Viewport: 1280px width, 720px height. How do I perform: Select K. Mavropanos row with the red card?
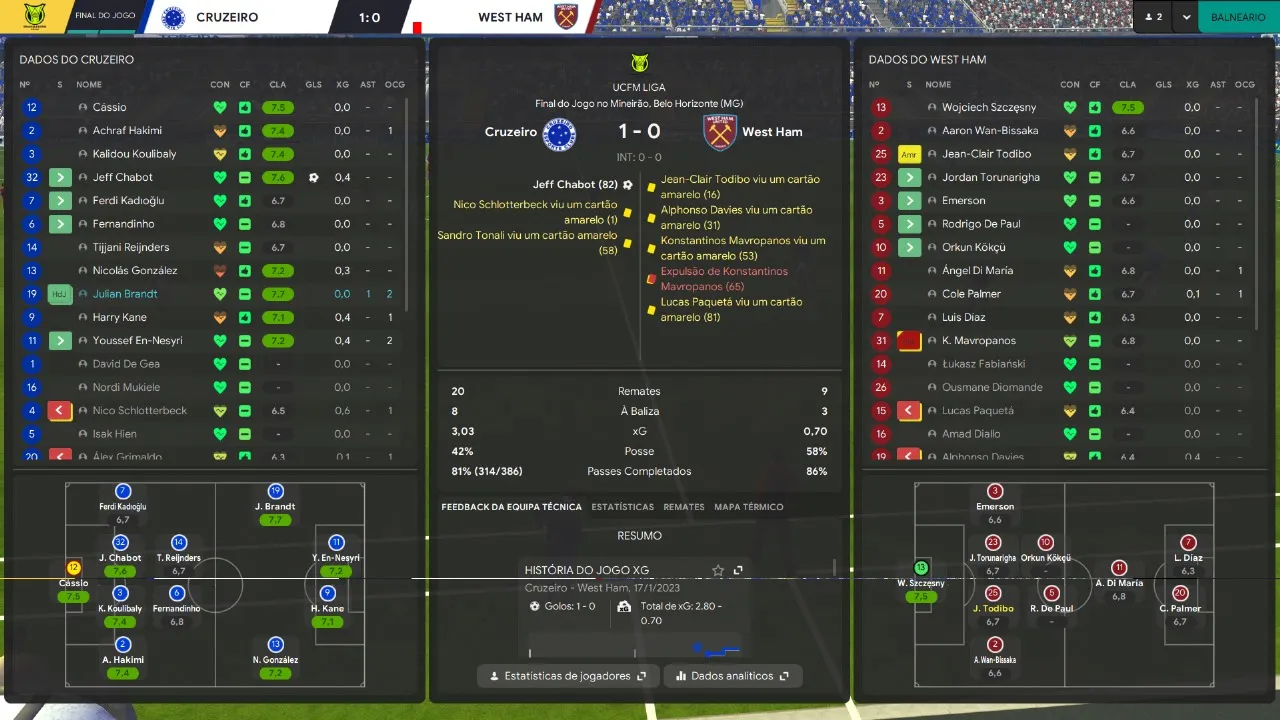(978, 341)
